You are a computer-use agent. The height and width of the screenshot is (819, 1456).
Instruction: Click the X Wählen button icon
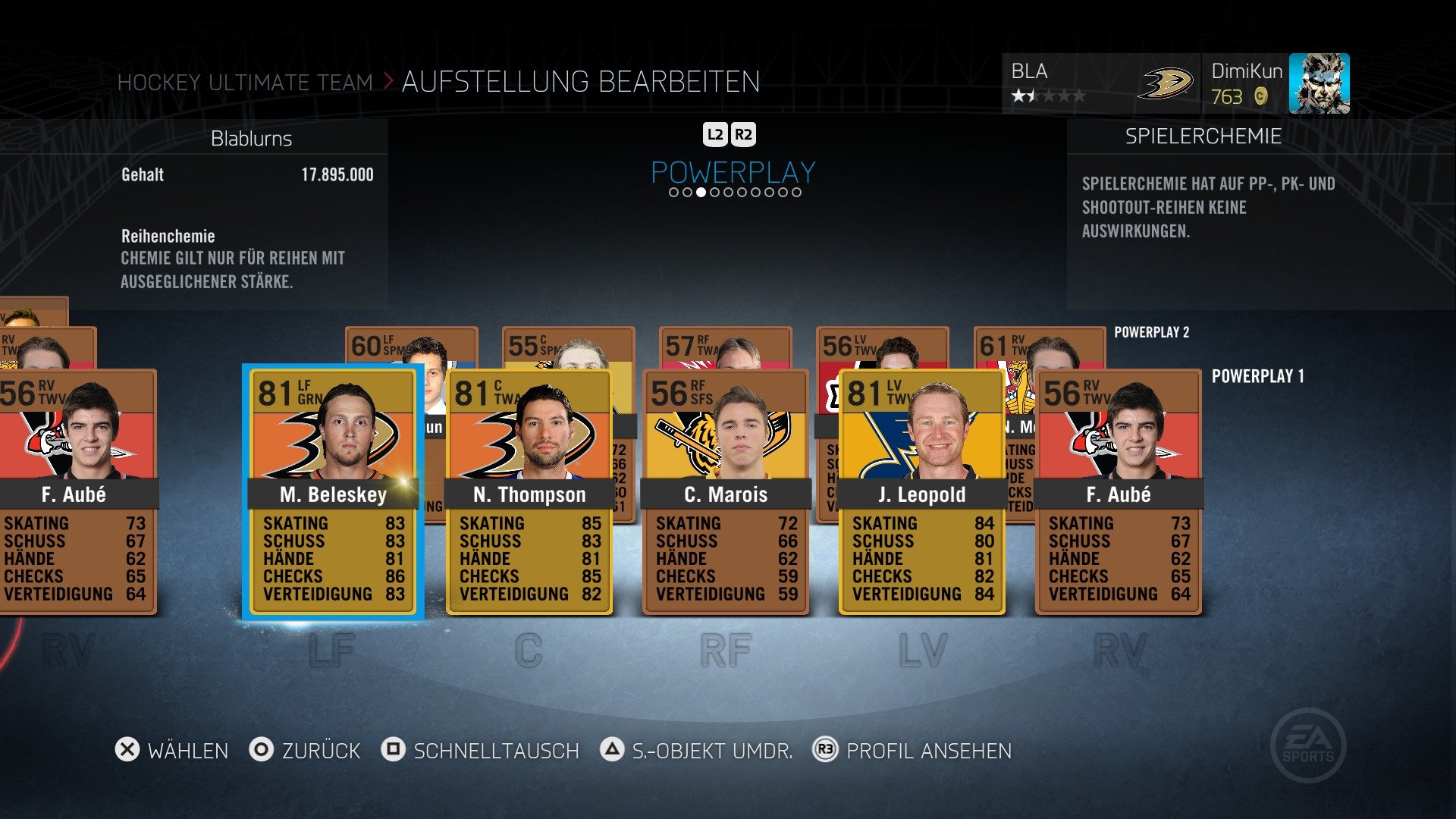pyautogui.click(x=126, y=751)
